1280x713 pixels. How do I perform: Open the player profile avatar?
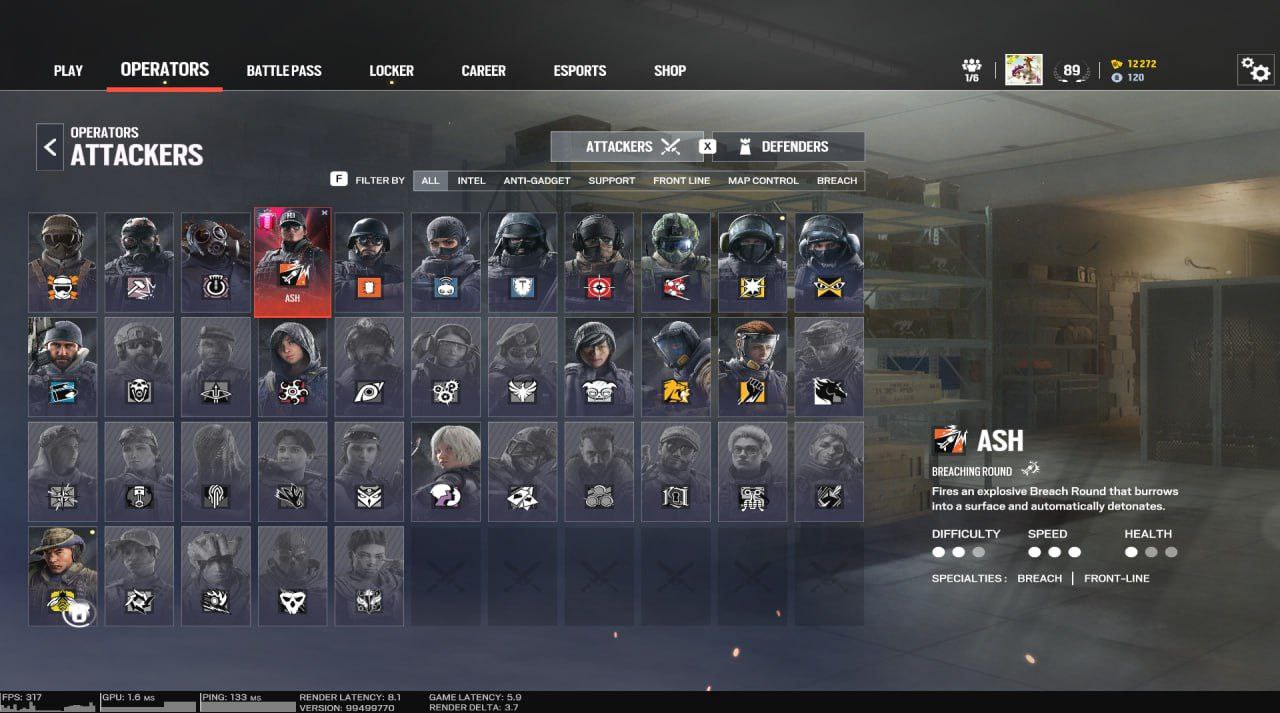(x=1023, y=70)
